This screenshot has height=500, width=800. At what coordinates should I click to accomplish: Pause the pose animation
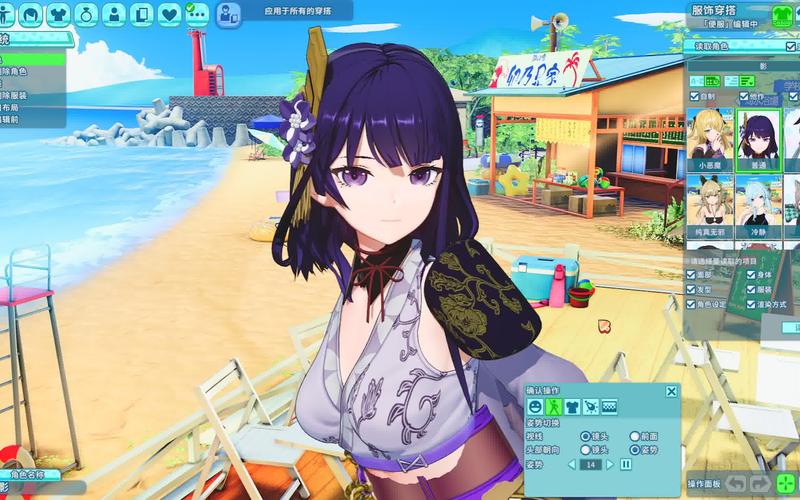click(626, 464)
